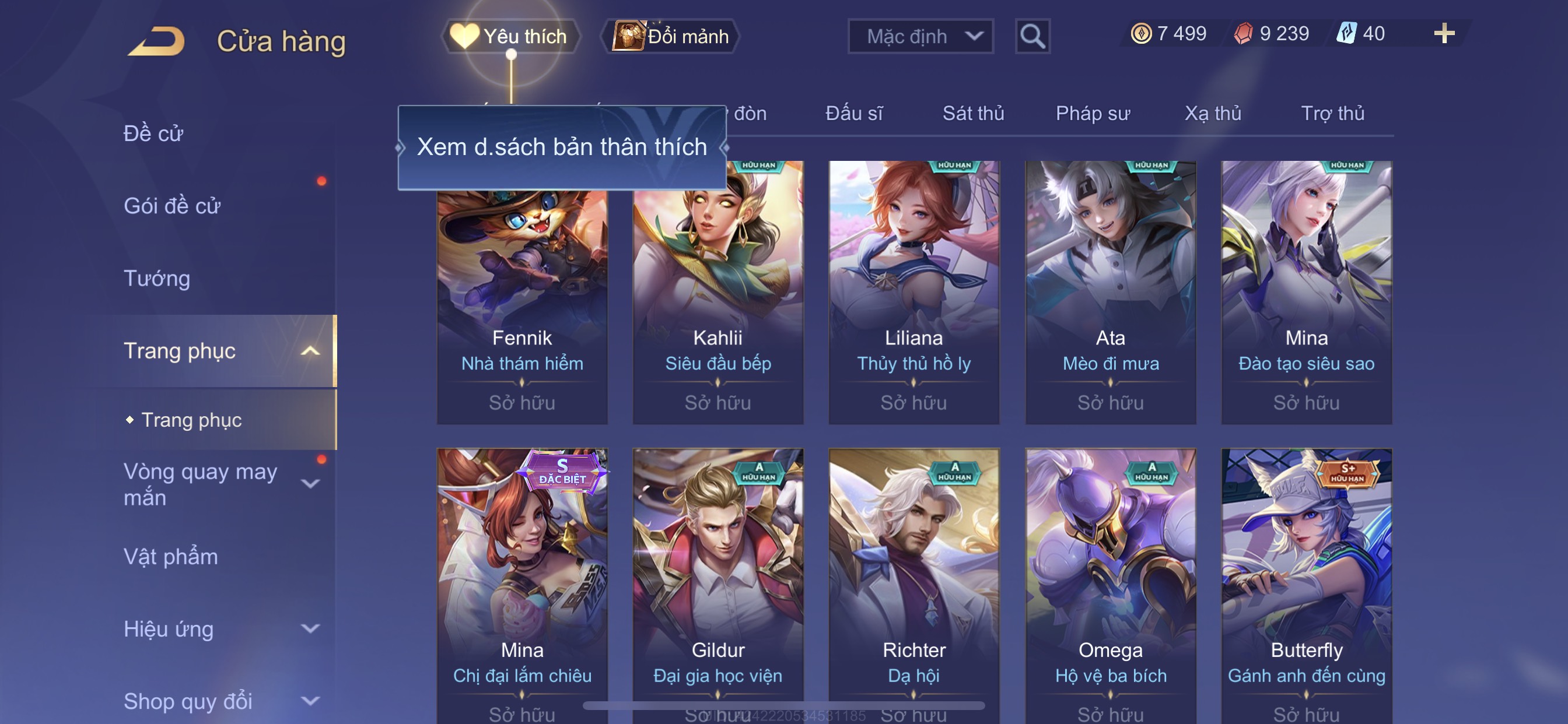The image size is (1568, 724).
Task: Go back using the arrow button
Action: click(156, 41)
